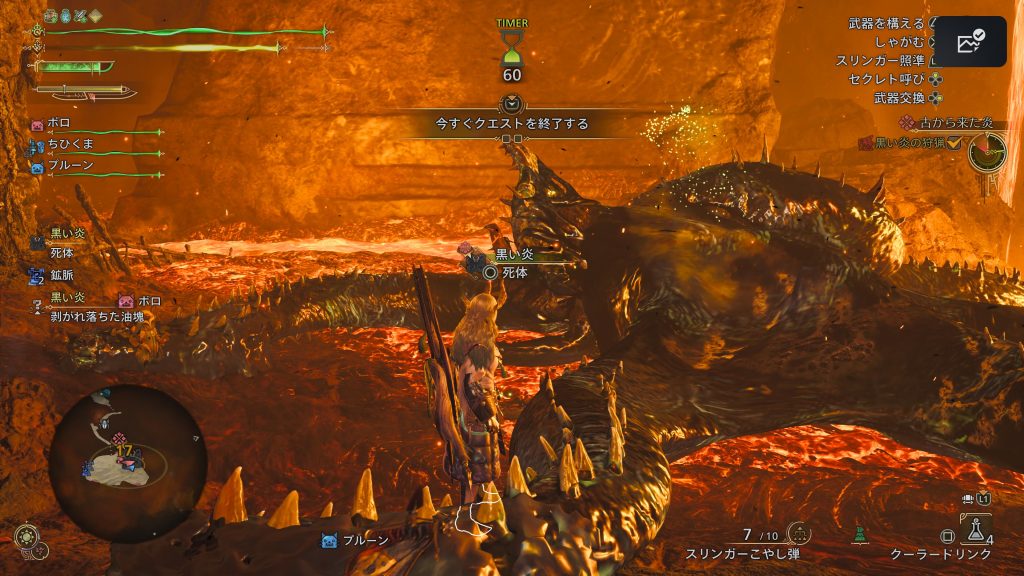Viewport: 1024px width, 576px height.
Task: Choose the 剥がれ落ちた油塊 nearby target entry
Action: (89, 315)
